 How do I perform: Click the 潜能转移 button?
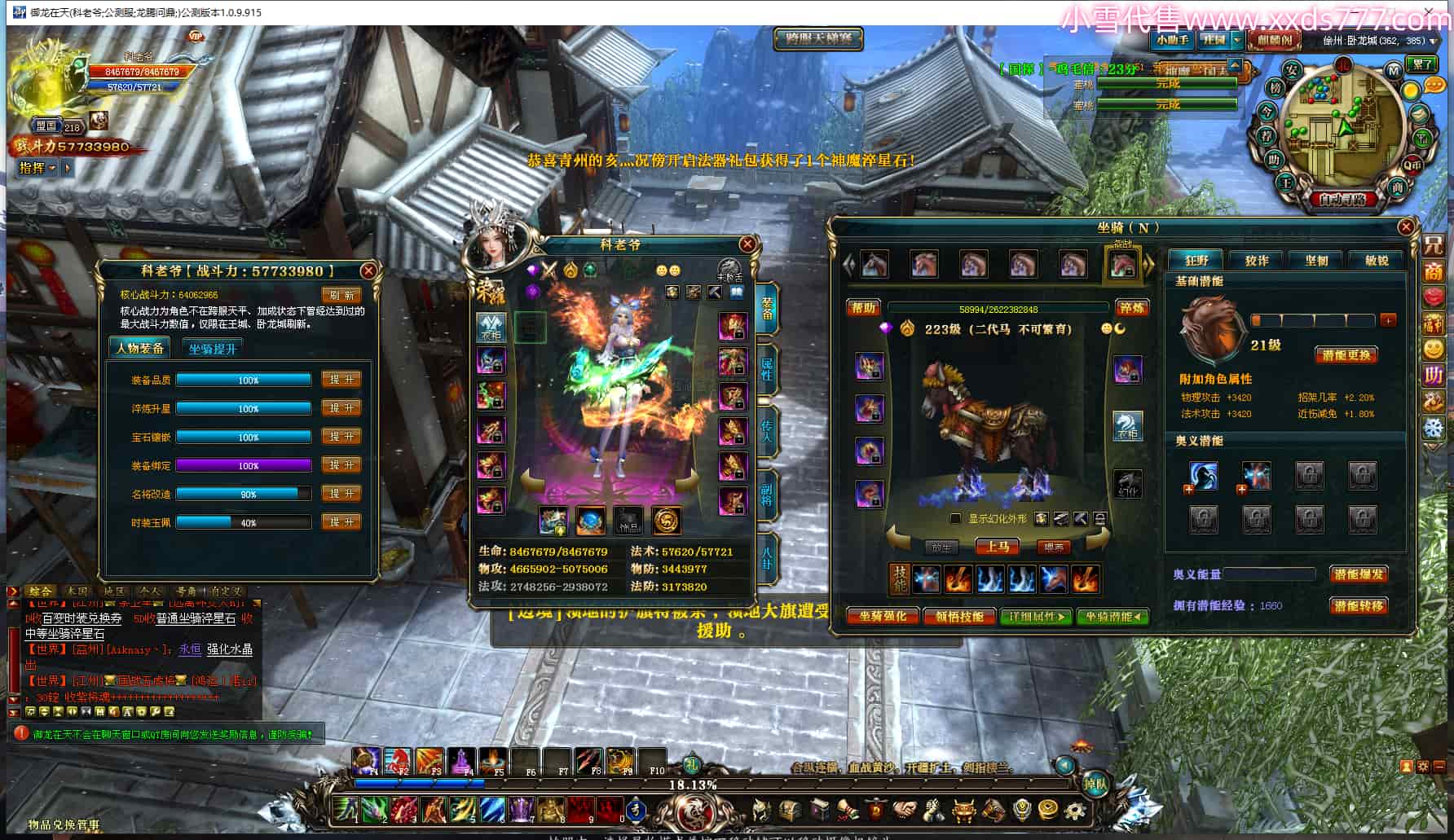click(1358, 606)
